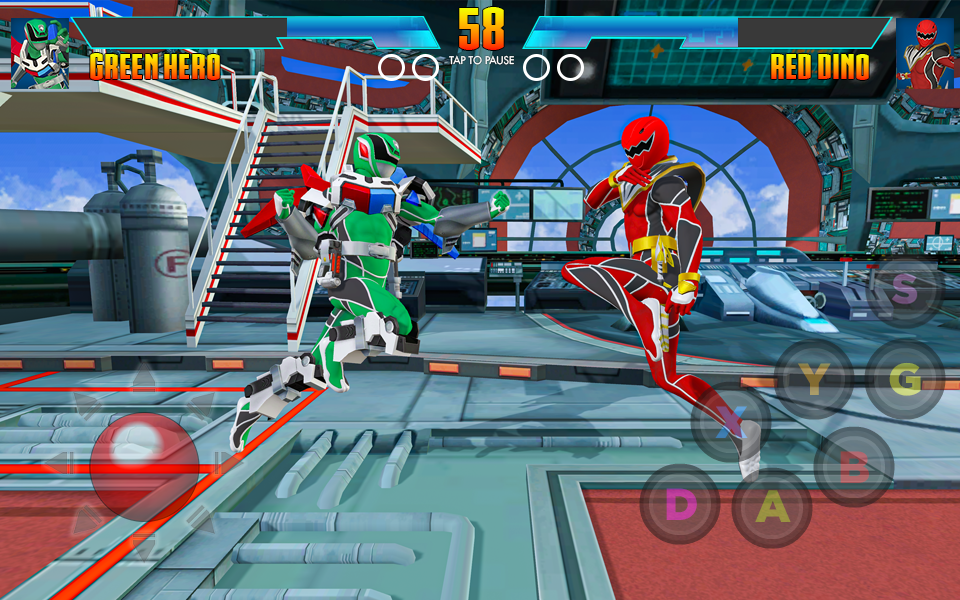
Task: Trigger the red B attack button
Action: pyautogui.click(x=853, y=467)
